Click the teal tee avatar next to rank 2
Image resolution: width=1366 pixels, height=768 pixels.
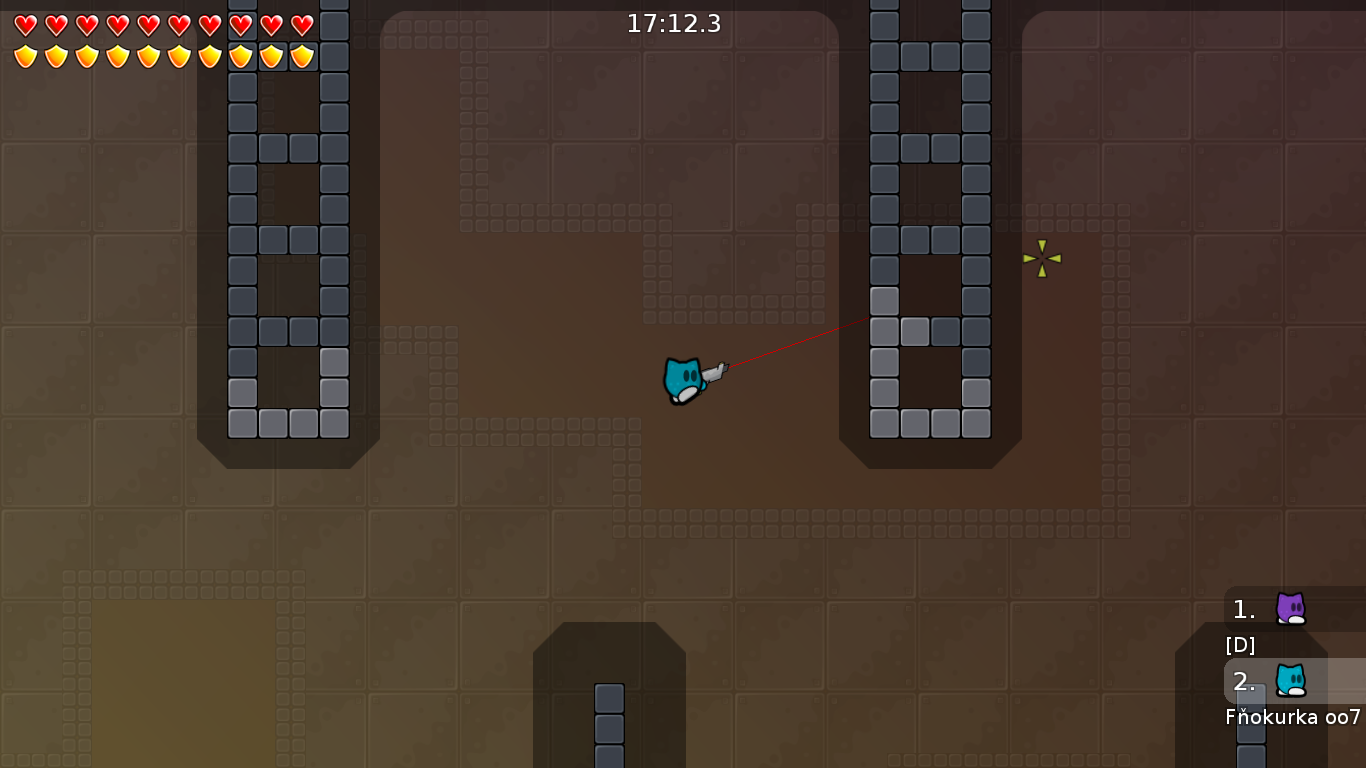click(x=1291, y=682)
